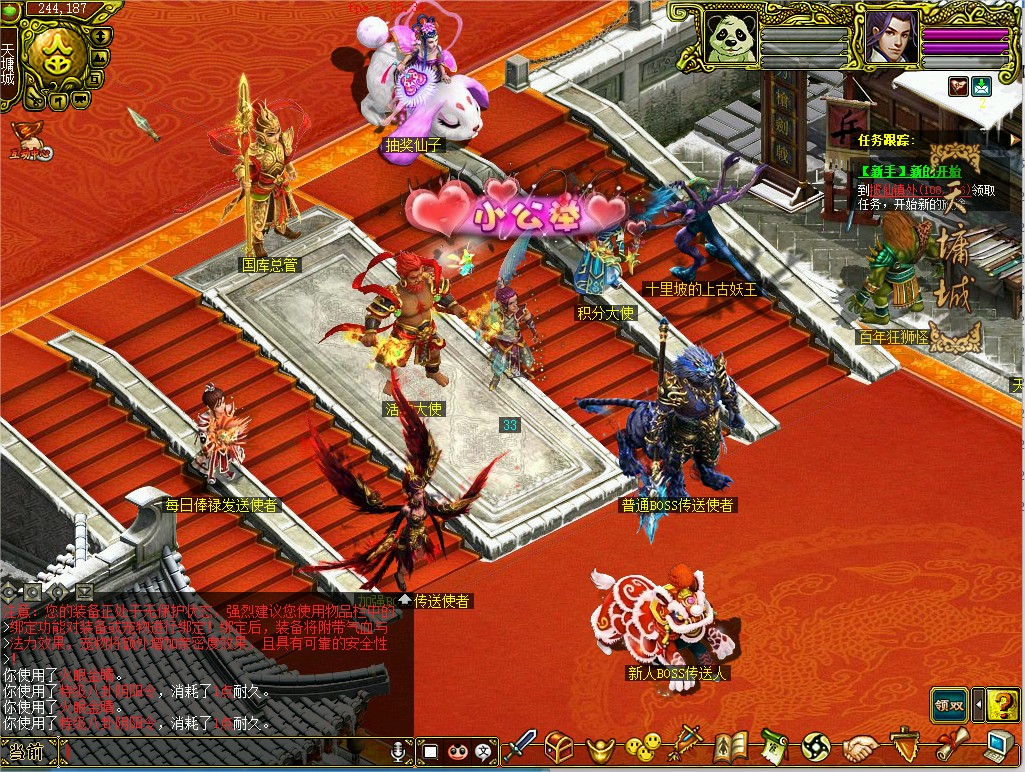Open the yellow question mark help button

pos(1002,705)
